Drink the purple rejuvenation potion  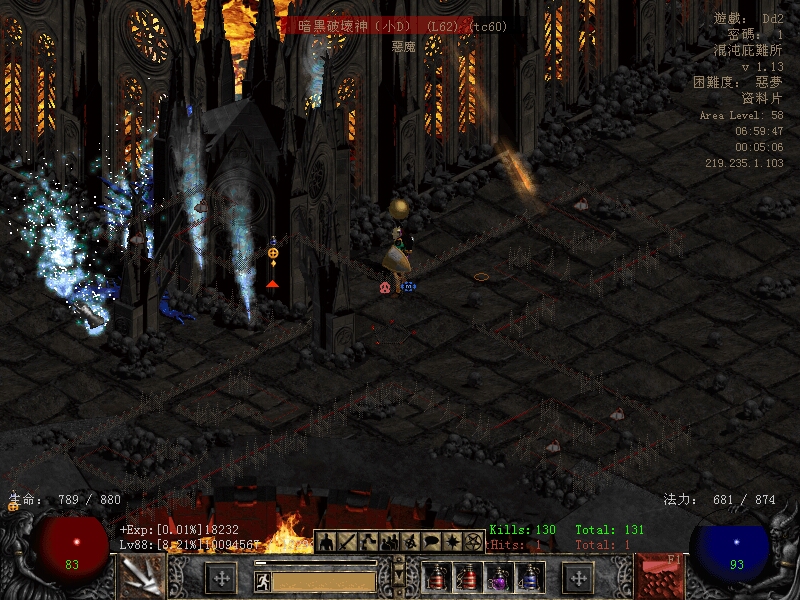click(x=499, y=577)
